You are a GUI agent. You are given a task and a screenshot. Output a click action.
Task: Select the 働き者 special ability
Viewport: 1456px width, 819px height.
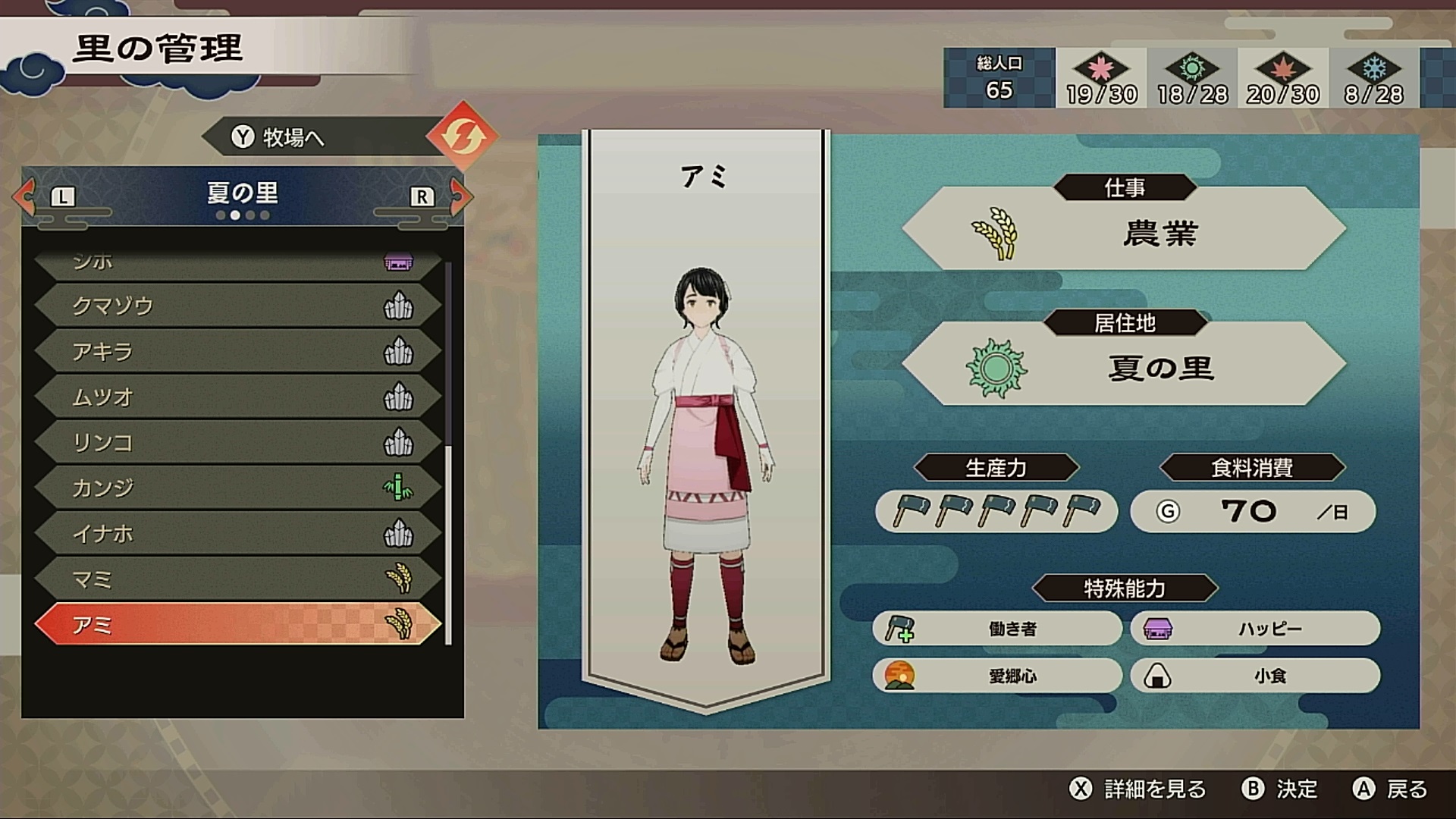point(996,629)
